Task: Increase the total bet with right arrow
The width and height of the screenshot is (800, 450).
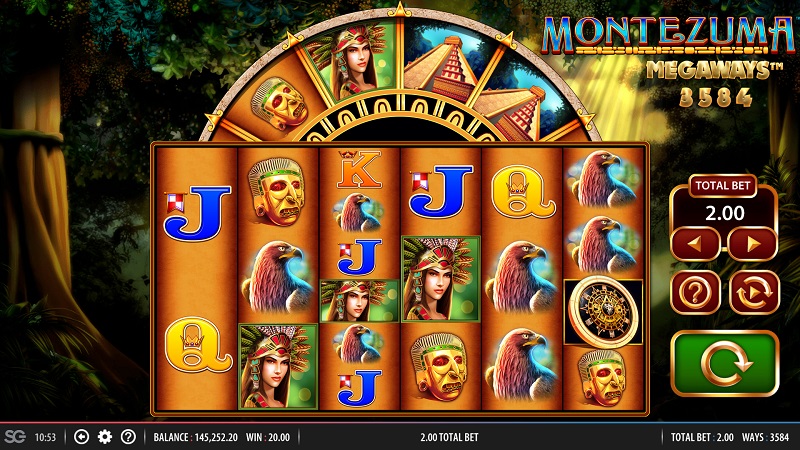Action: pos(752,243)
